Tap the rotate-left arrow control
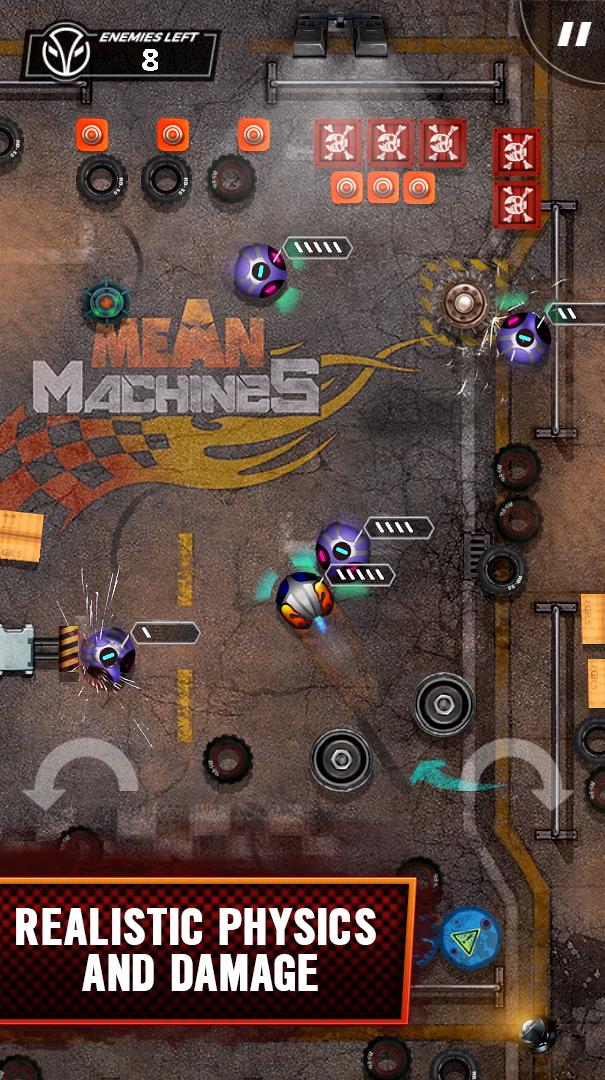This screenshot has height=1080, width=605. [80, 776]
